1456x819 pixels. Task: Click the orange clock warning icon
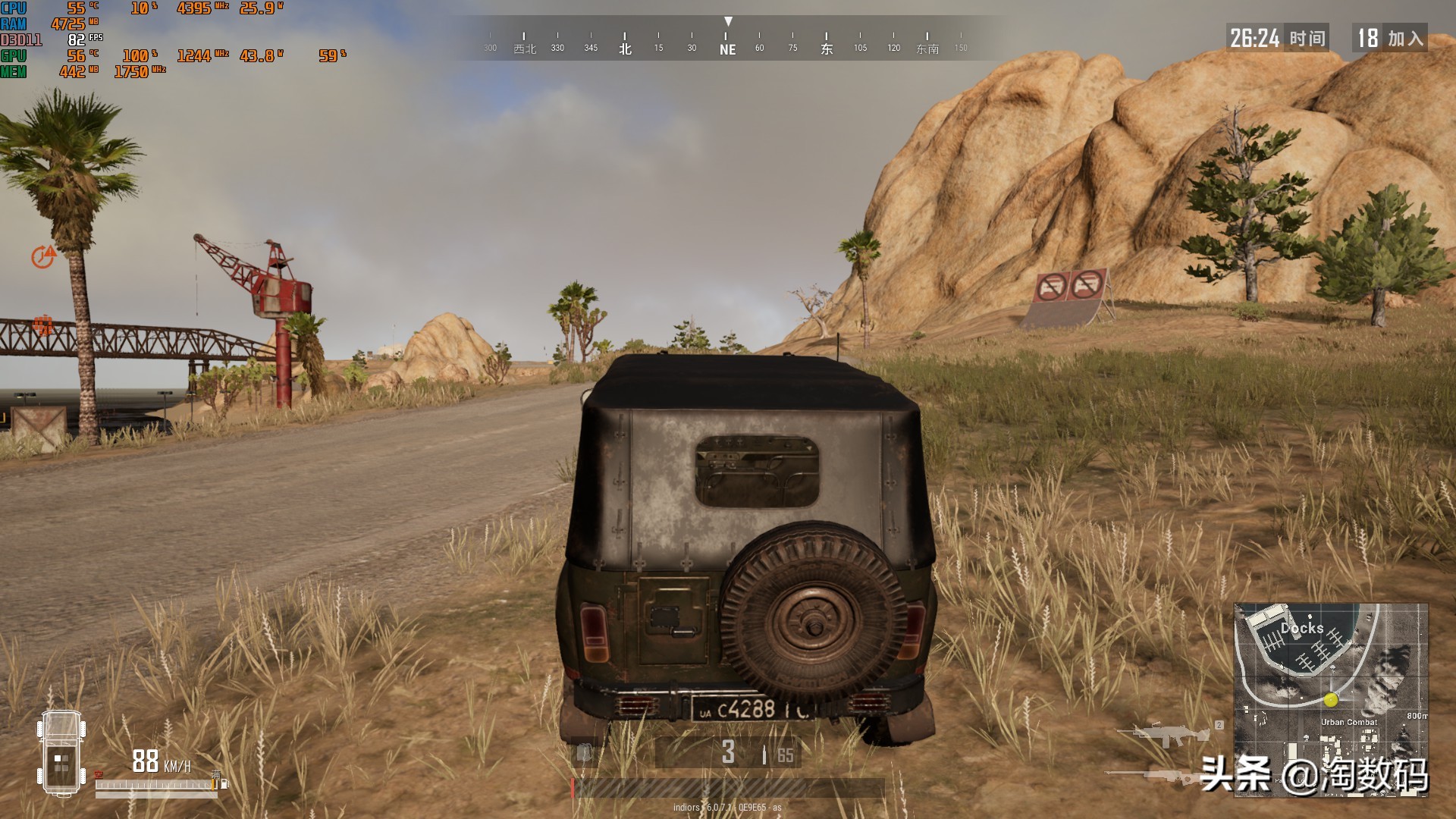43,257
